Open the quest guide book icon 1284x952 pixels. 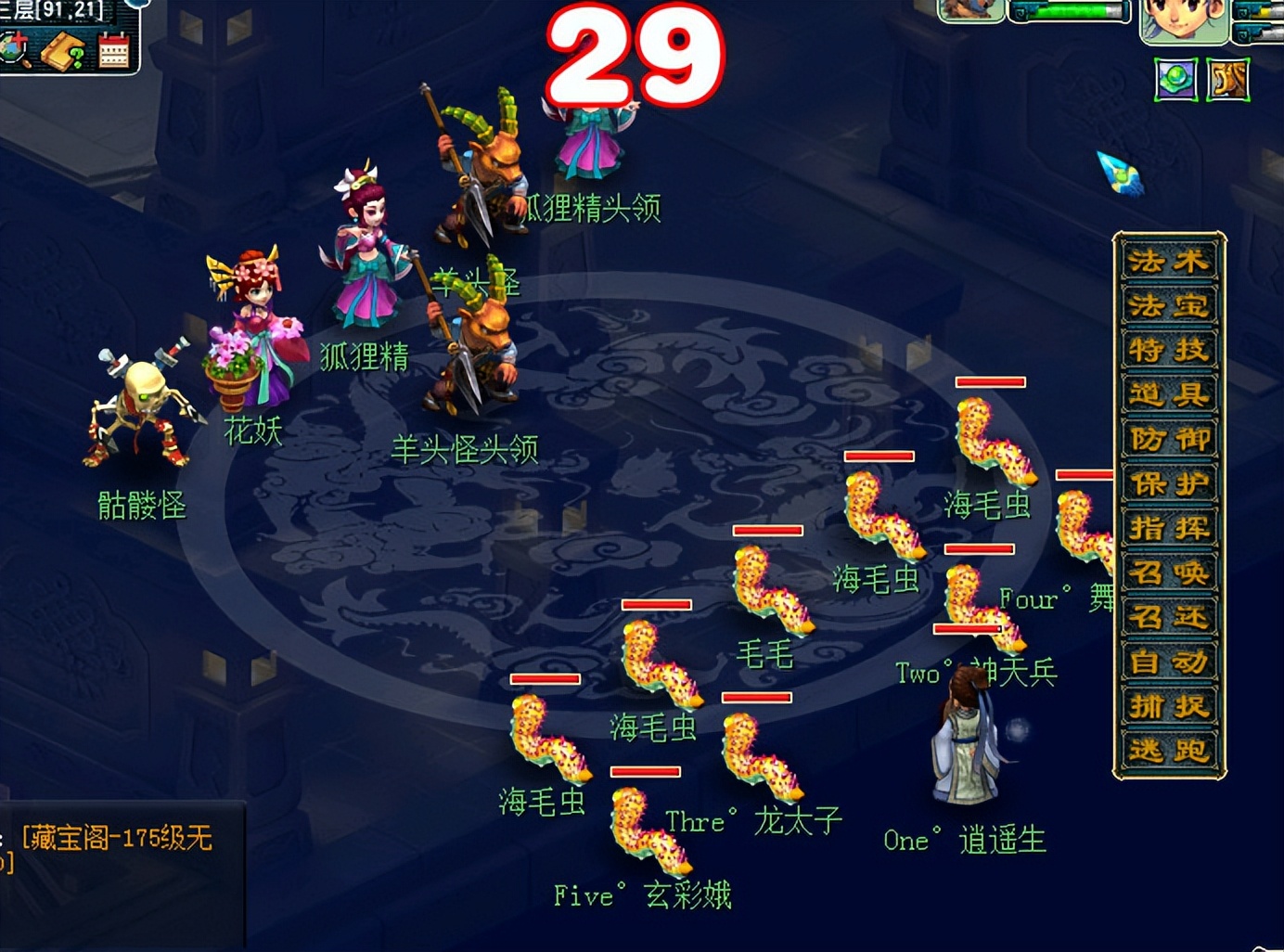(x=61, y=51)
